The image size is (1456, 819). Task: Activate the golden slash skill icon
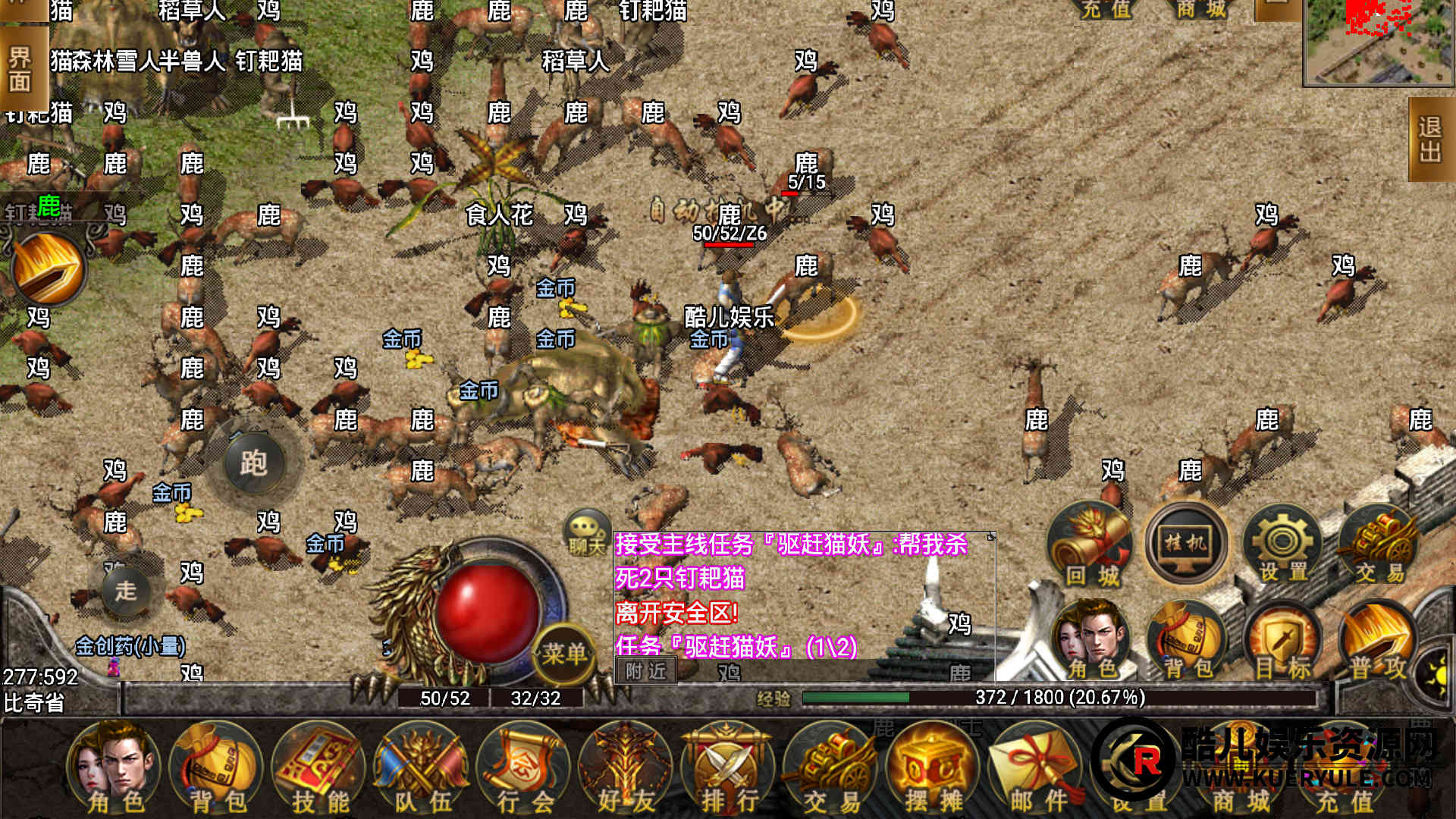pos(47,269)
